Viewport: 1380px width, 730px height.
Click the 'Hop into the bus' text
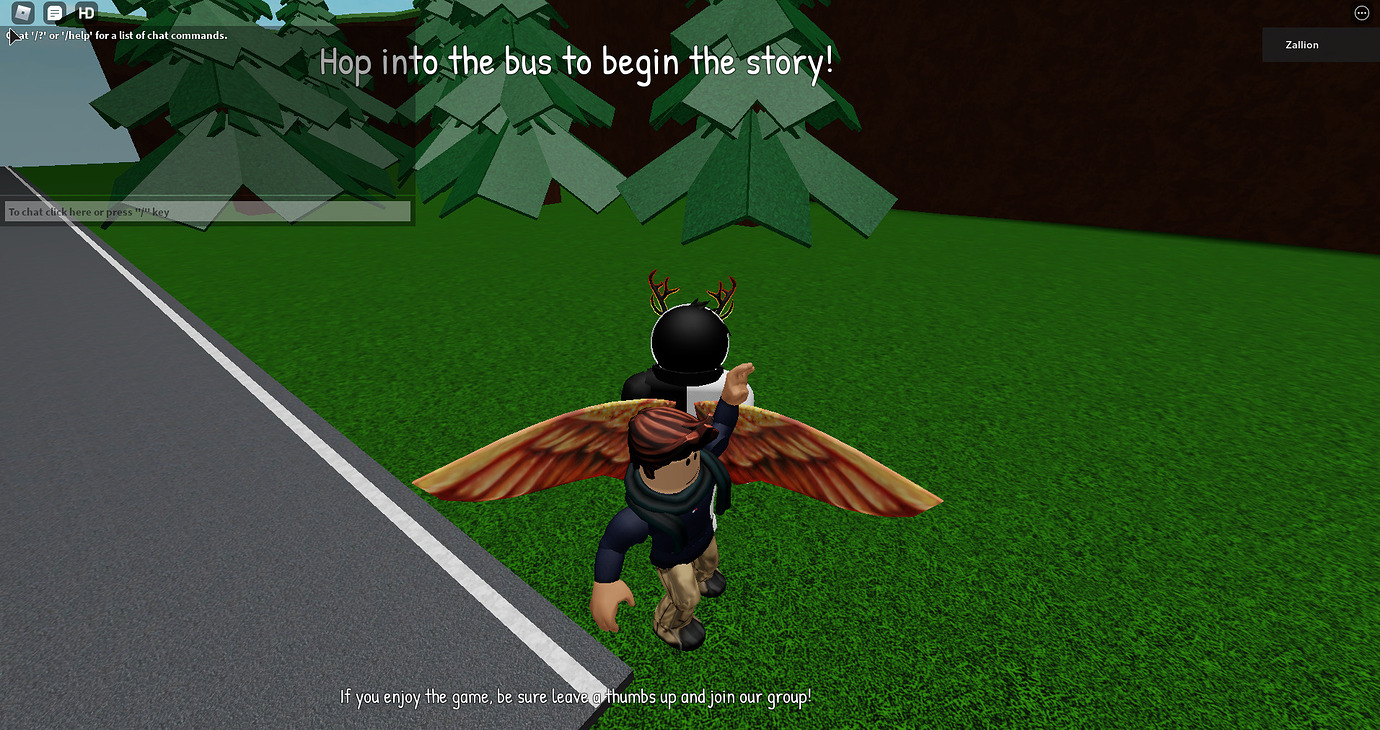(x=577, y=61)
